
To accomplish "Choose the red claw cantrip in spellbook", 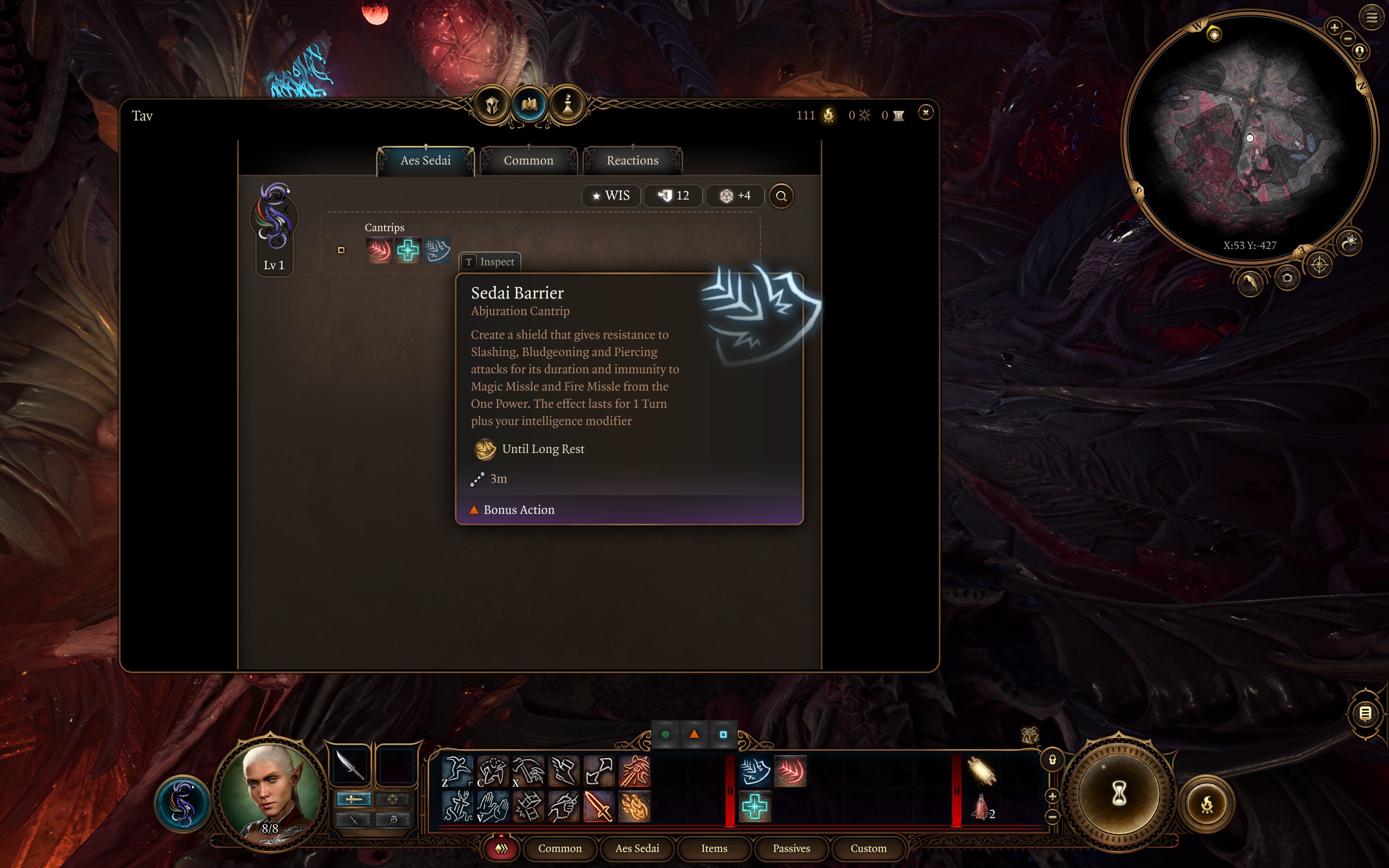I will point(379,250).
